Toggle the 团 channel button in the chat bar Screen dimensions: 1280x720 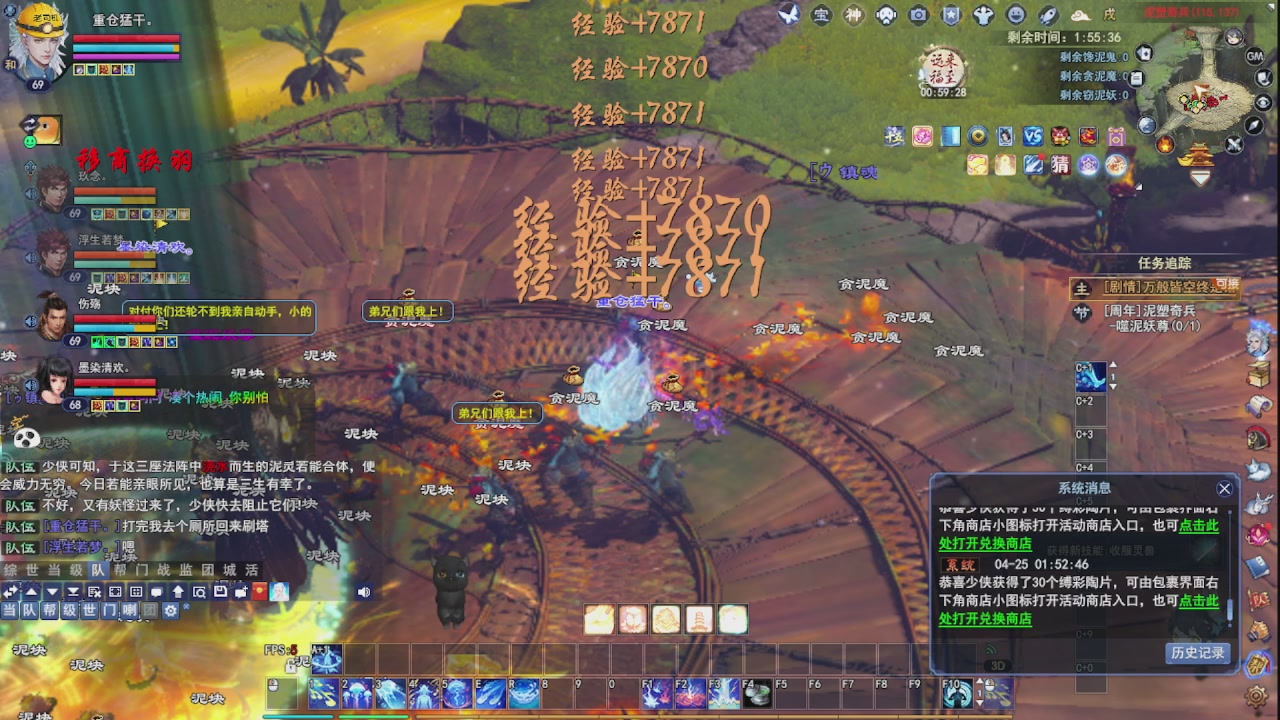tap(150, 609)
